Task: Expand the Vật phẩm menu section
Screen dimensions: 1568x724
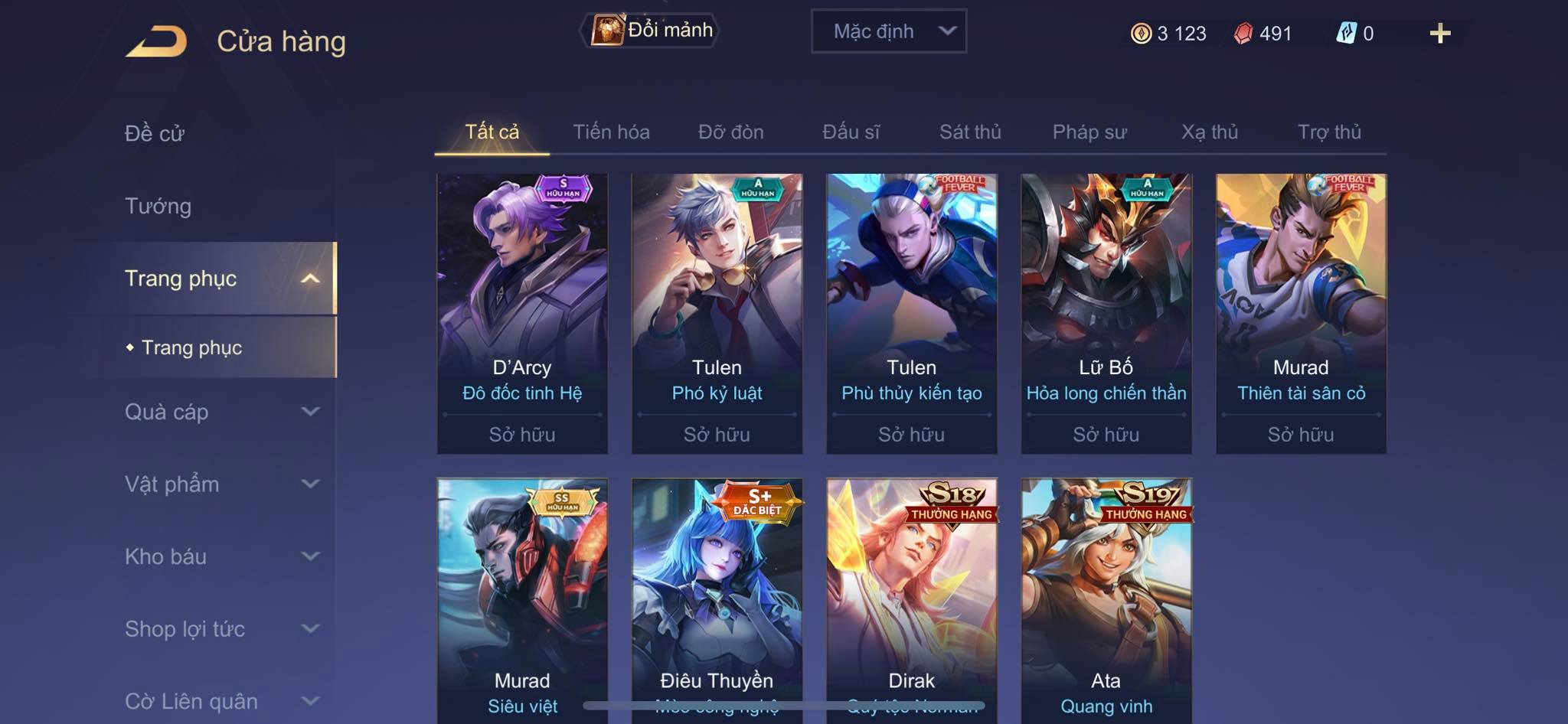Action: [220, 484]
